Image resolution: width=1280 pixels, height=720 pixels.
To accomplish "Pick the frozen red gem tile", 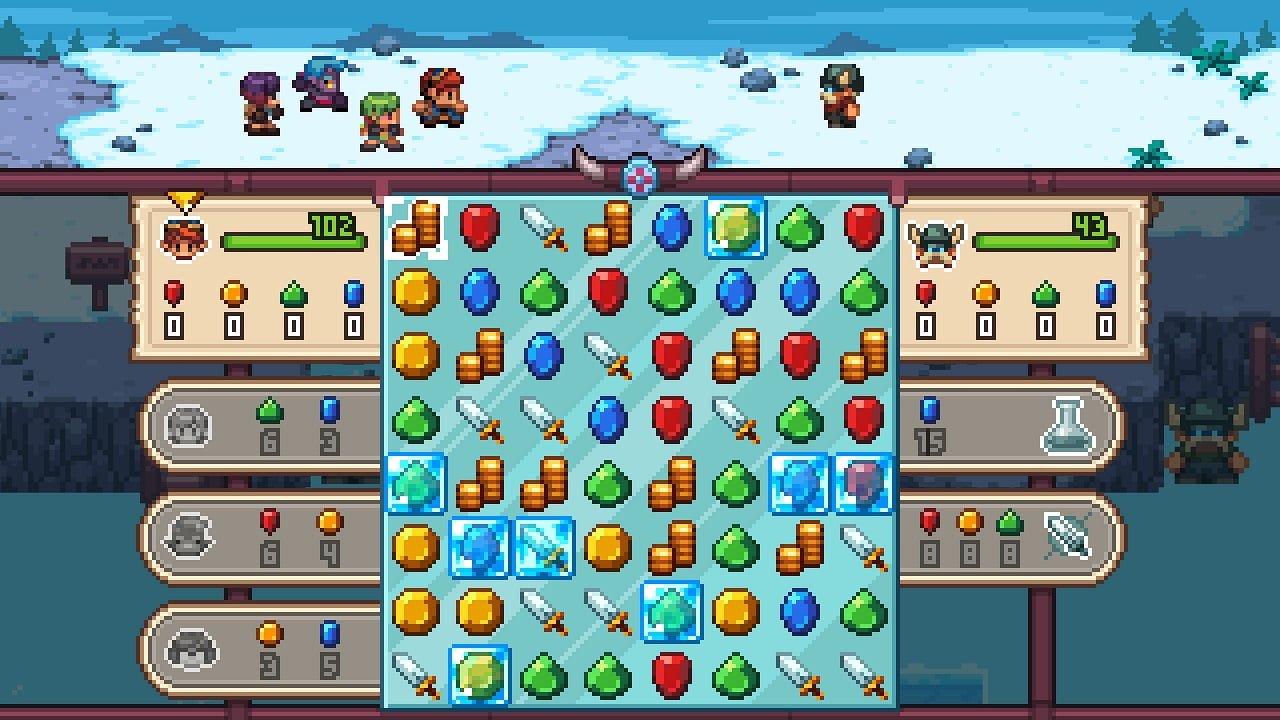I will 863,484.
